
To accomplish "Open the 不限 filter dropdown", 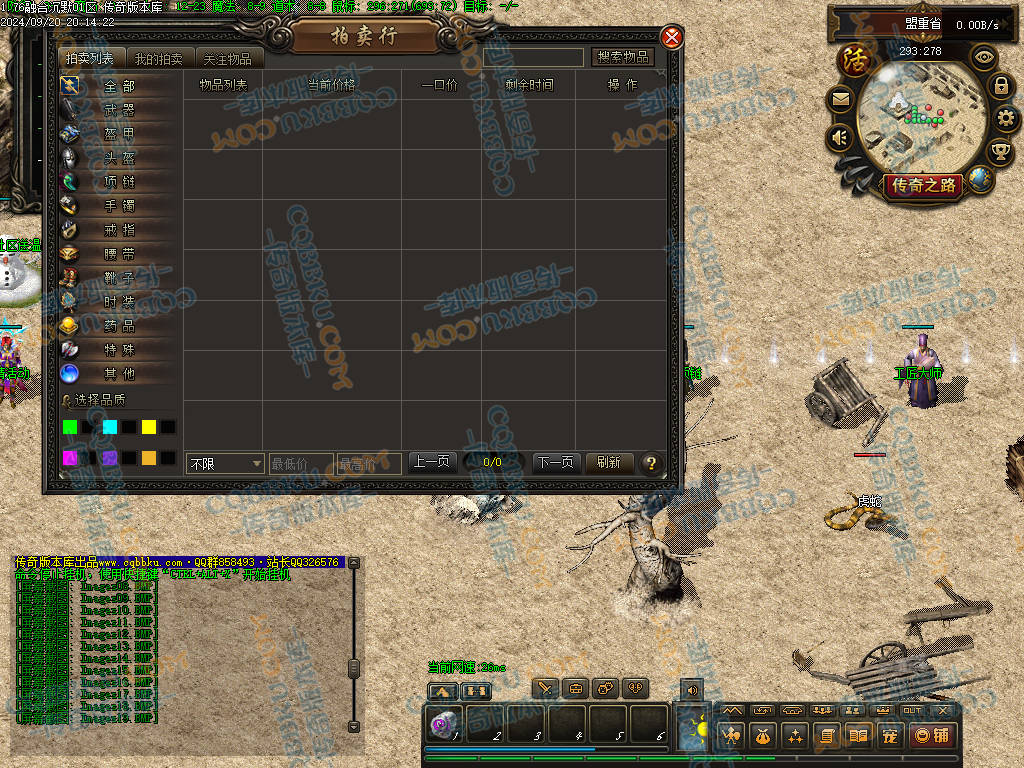I will pos(226,463).
